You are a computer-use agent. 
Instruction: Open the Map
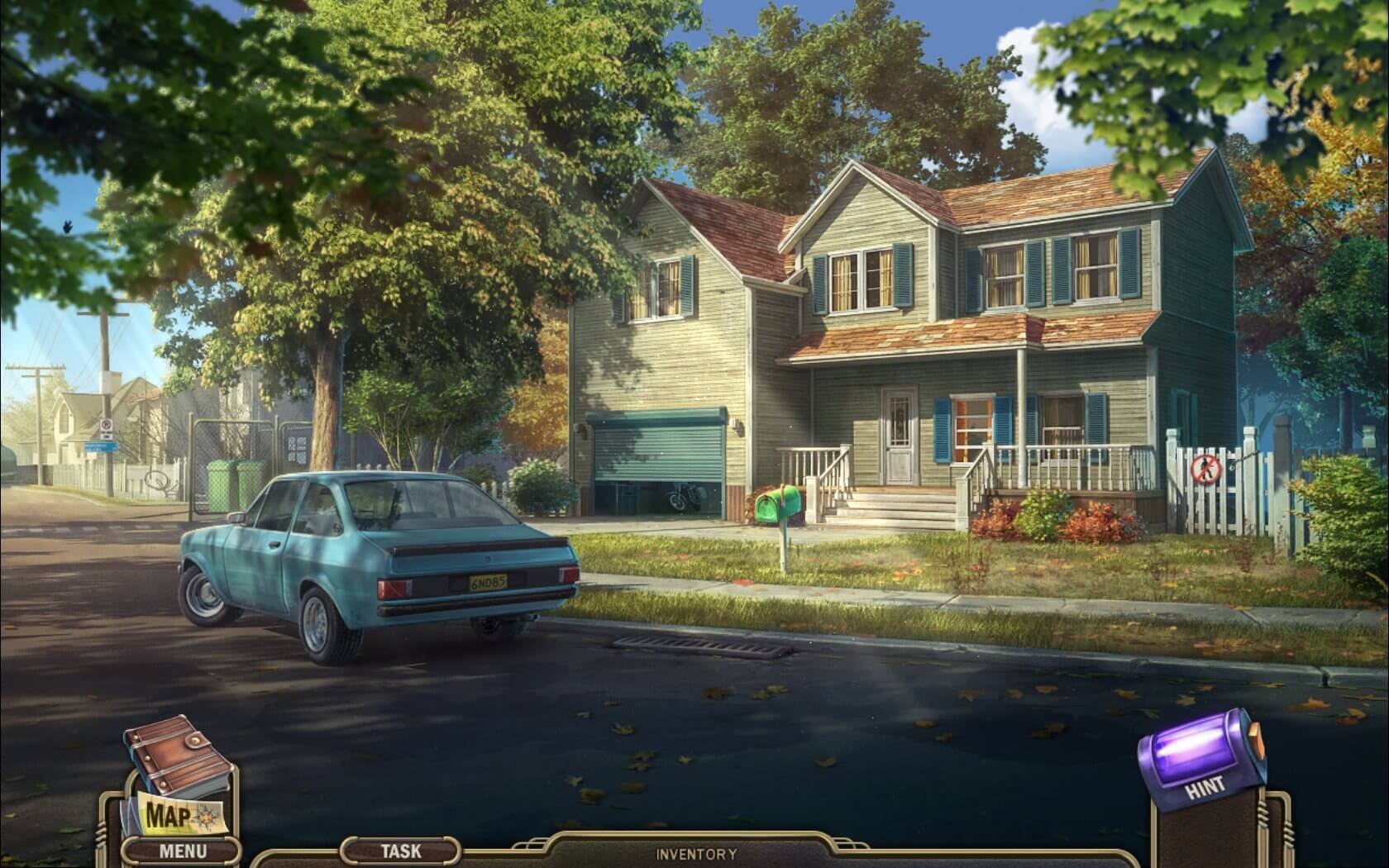coord(171,814)
